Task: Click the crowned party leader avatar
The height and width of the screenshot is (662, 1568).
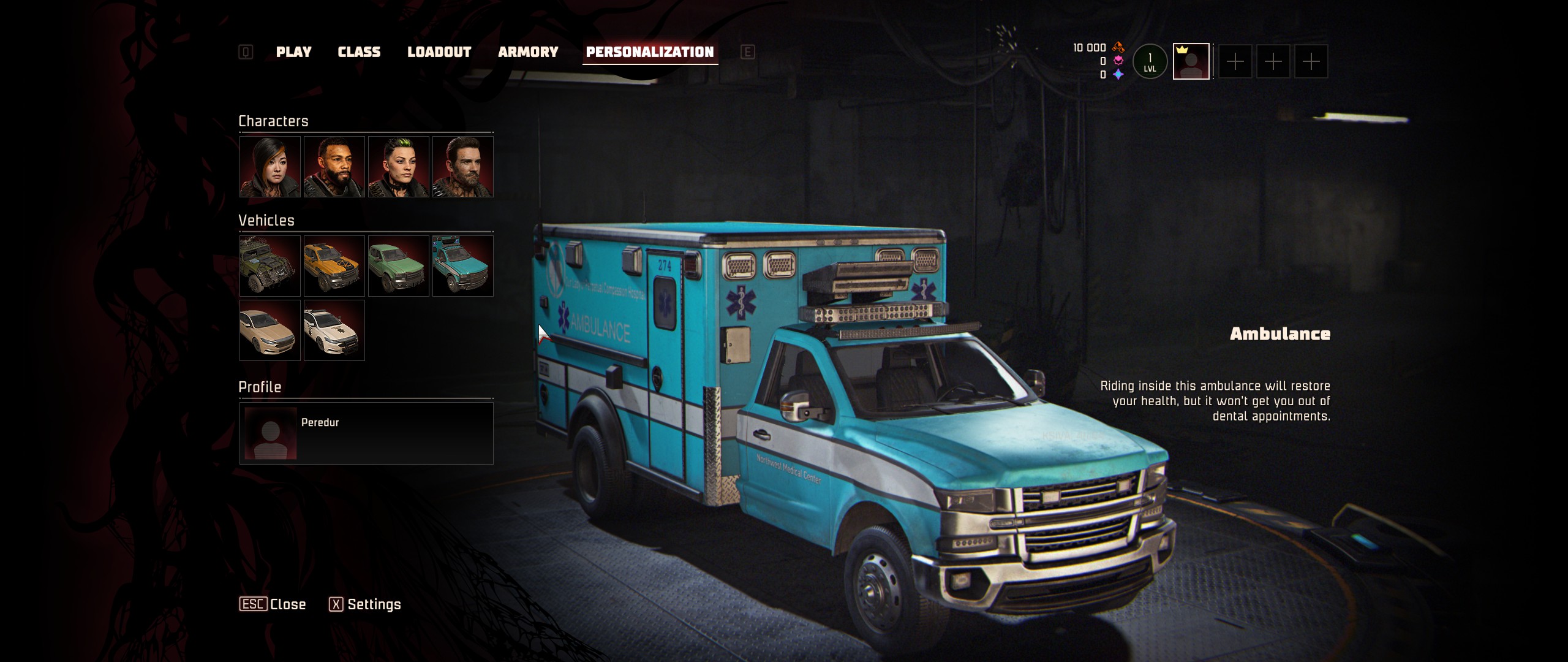Action: tap(1191, 61)
